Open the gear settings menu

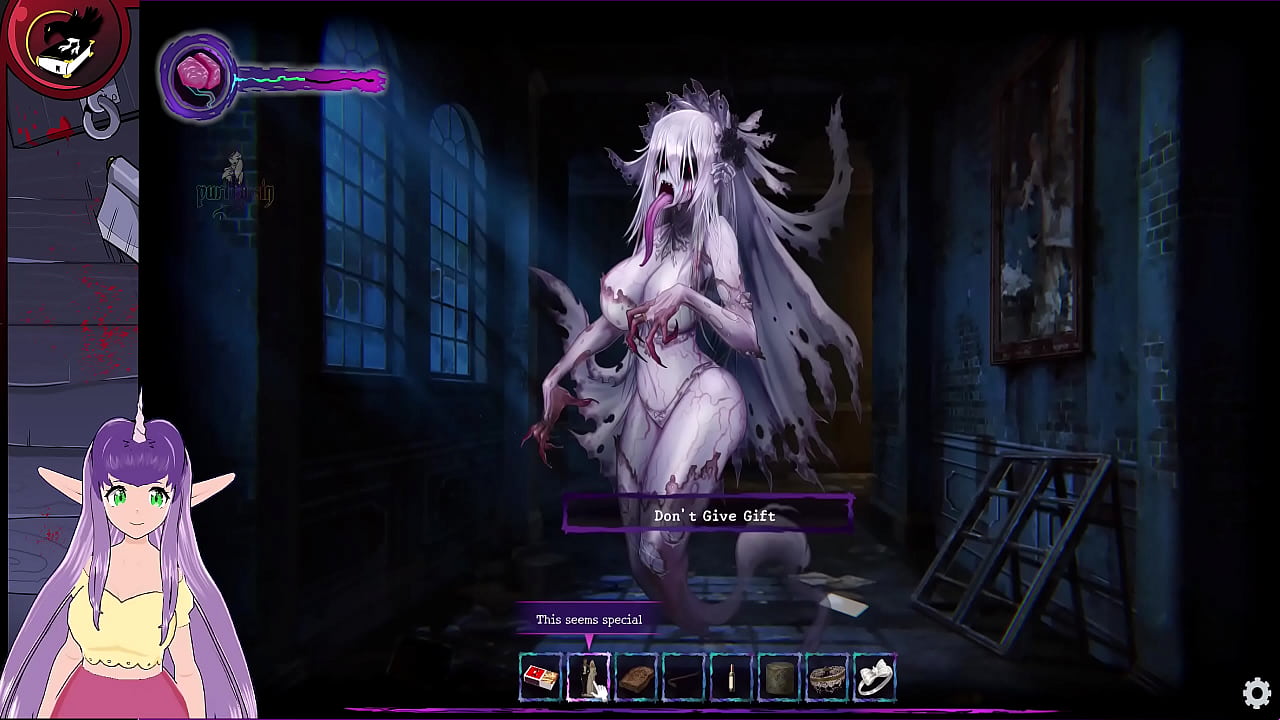point(1257,692)
